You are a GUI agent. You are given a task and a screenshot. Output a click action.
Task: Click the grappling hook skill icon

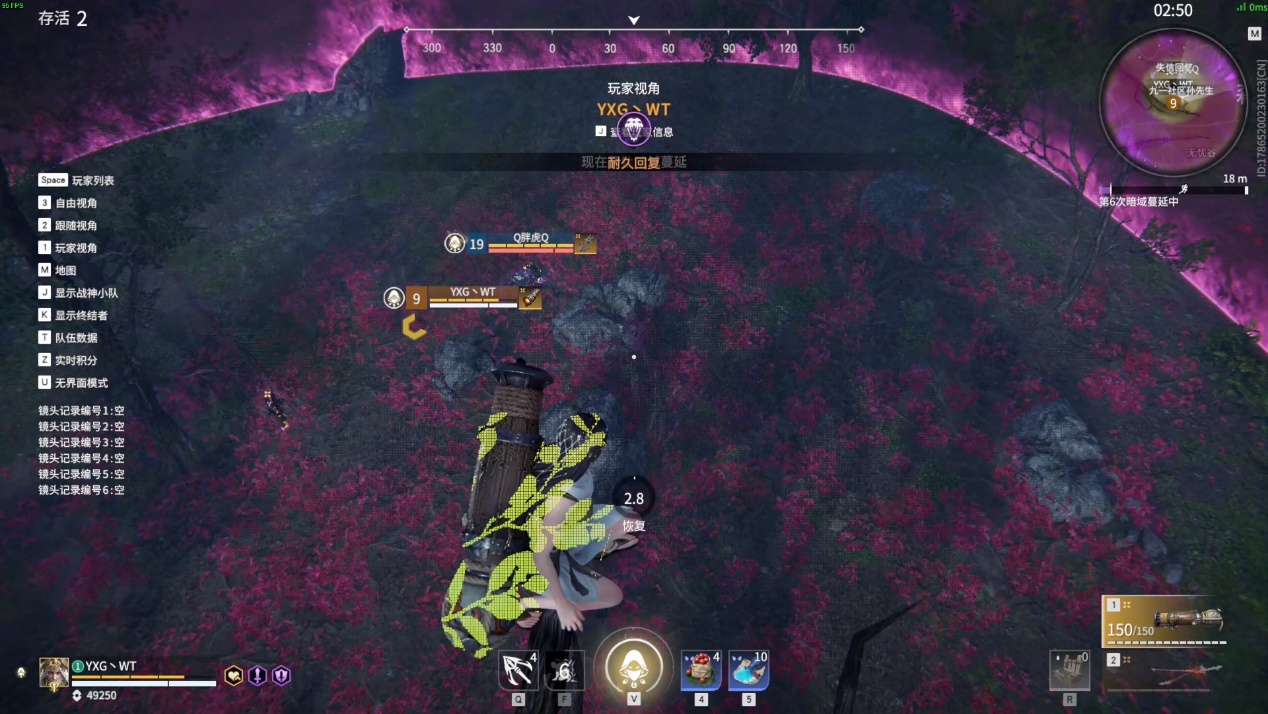pos(518,669)
